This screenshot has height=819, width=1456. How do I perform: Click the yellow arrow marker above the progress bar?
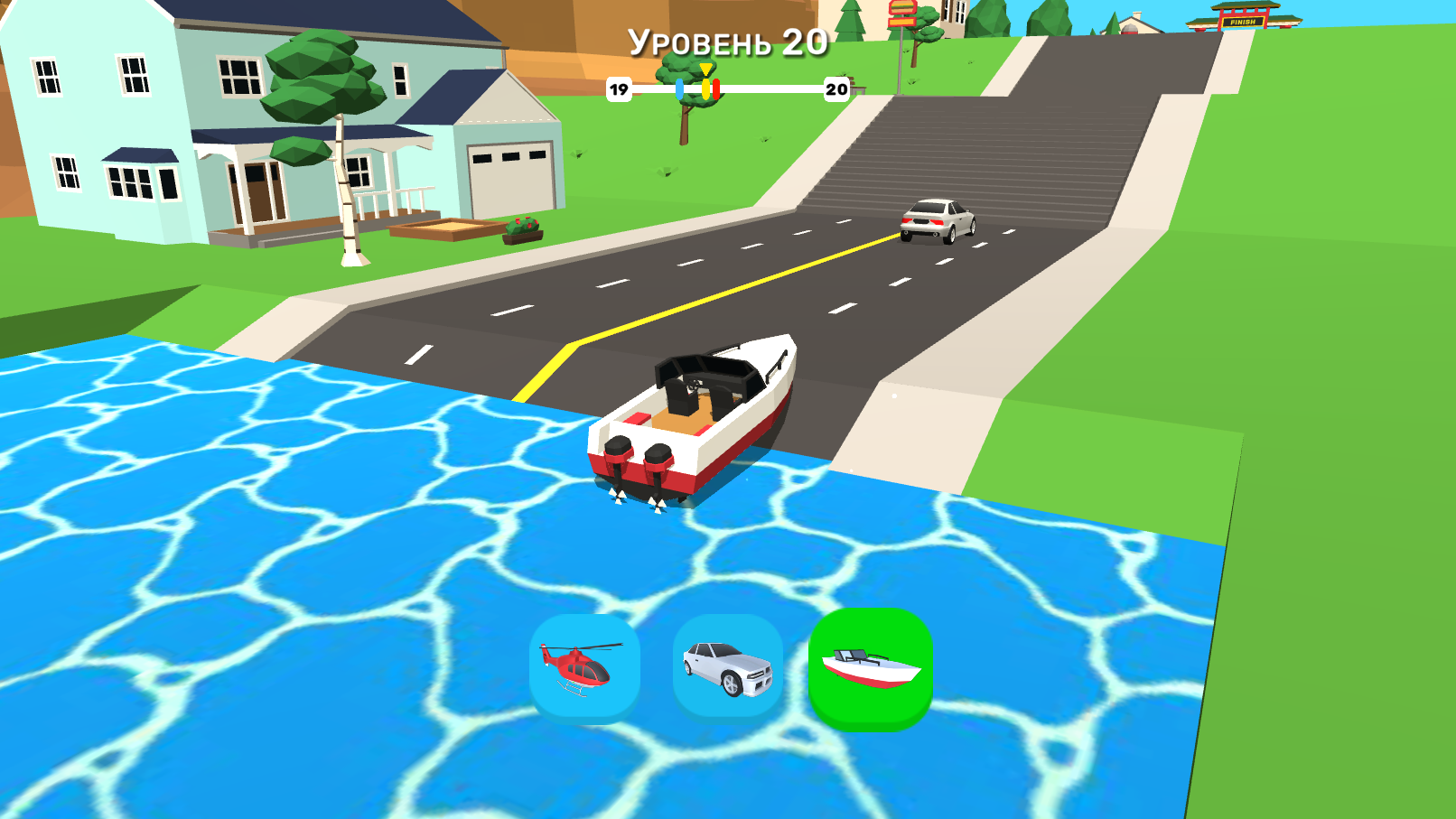(x=705, y=70)
